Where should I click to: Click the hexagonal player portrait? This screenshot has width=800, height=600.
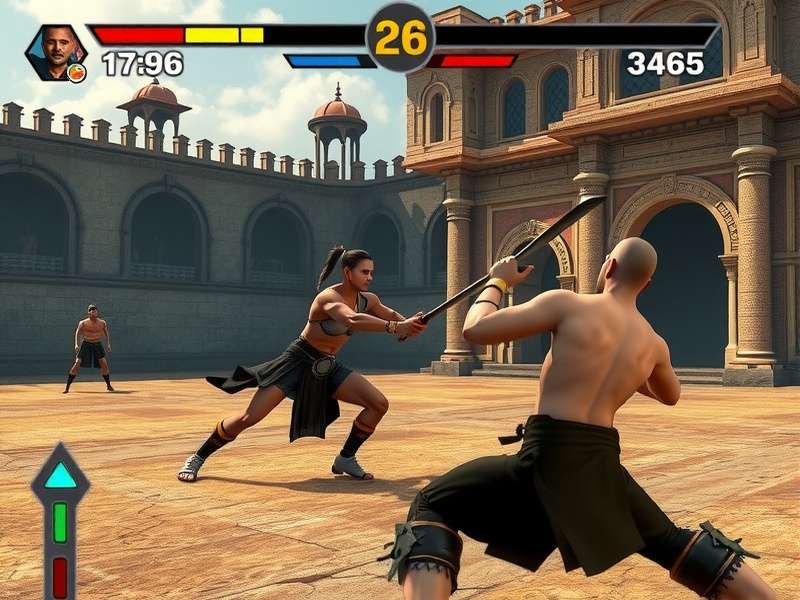click(x=55, y=50)
